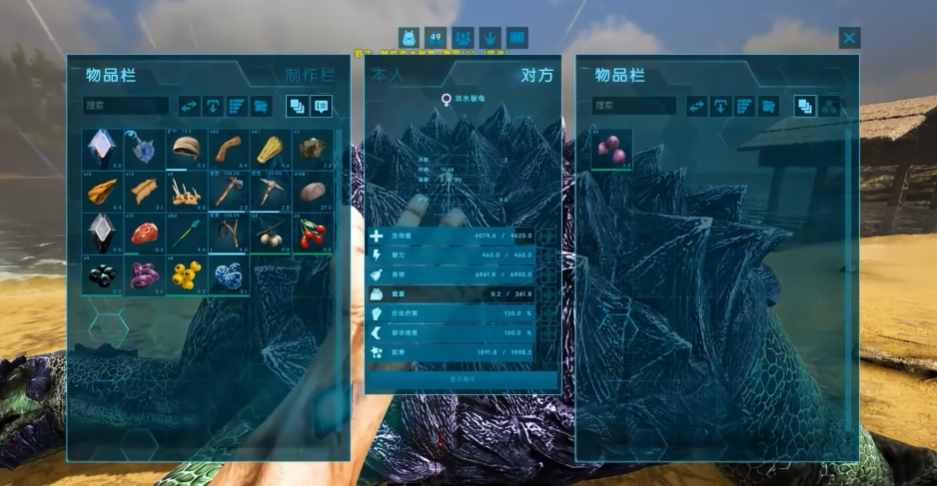937x486 pixels.
Task: Pick the stone pickaxe slot
Action: click(271, 190)
